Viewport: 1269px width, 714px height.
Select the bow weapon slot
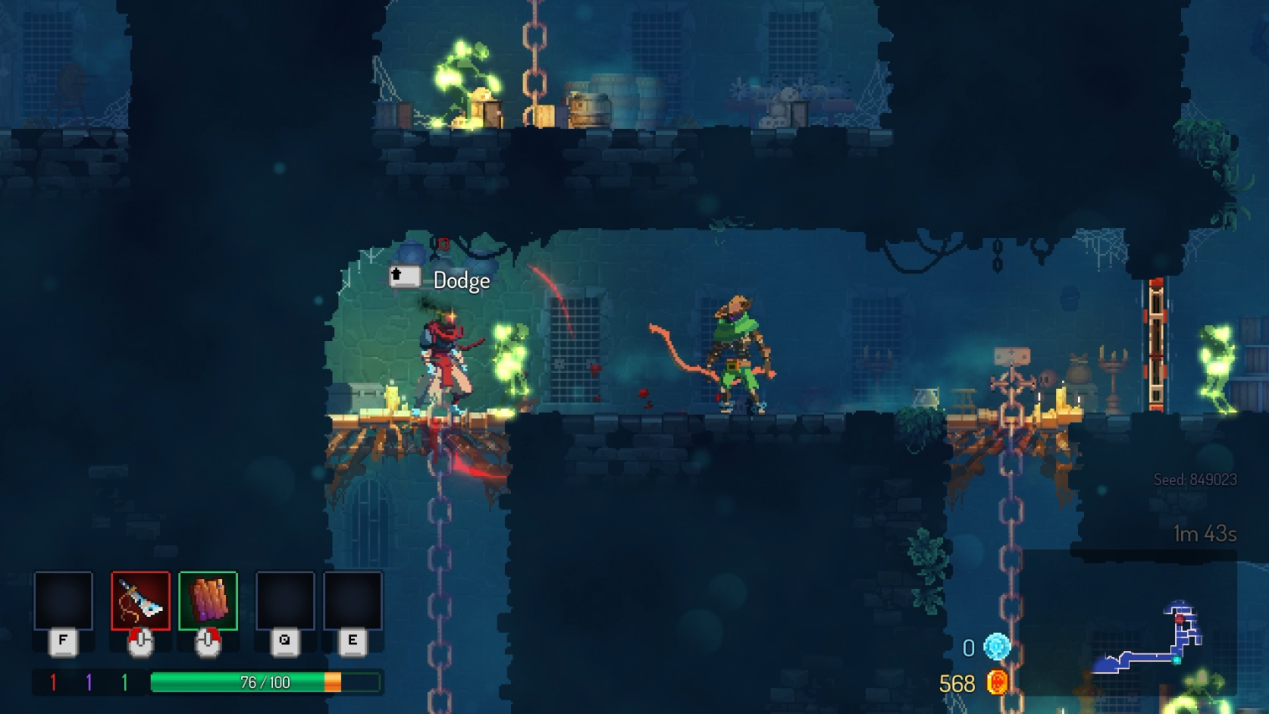point(140,601)
